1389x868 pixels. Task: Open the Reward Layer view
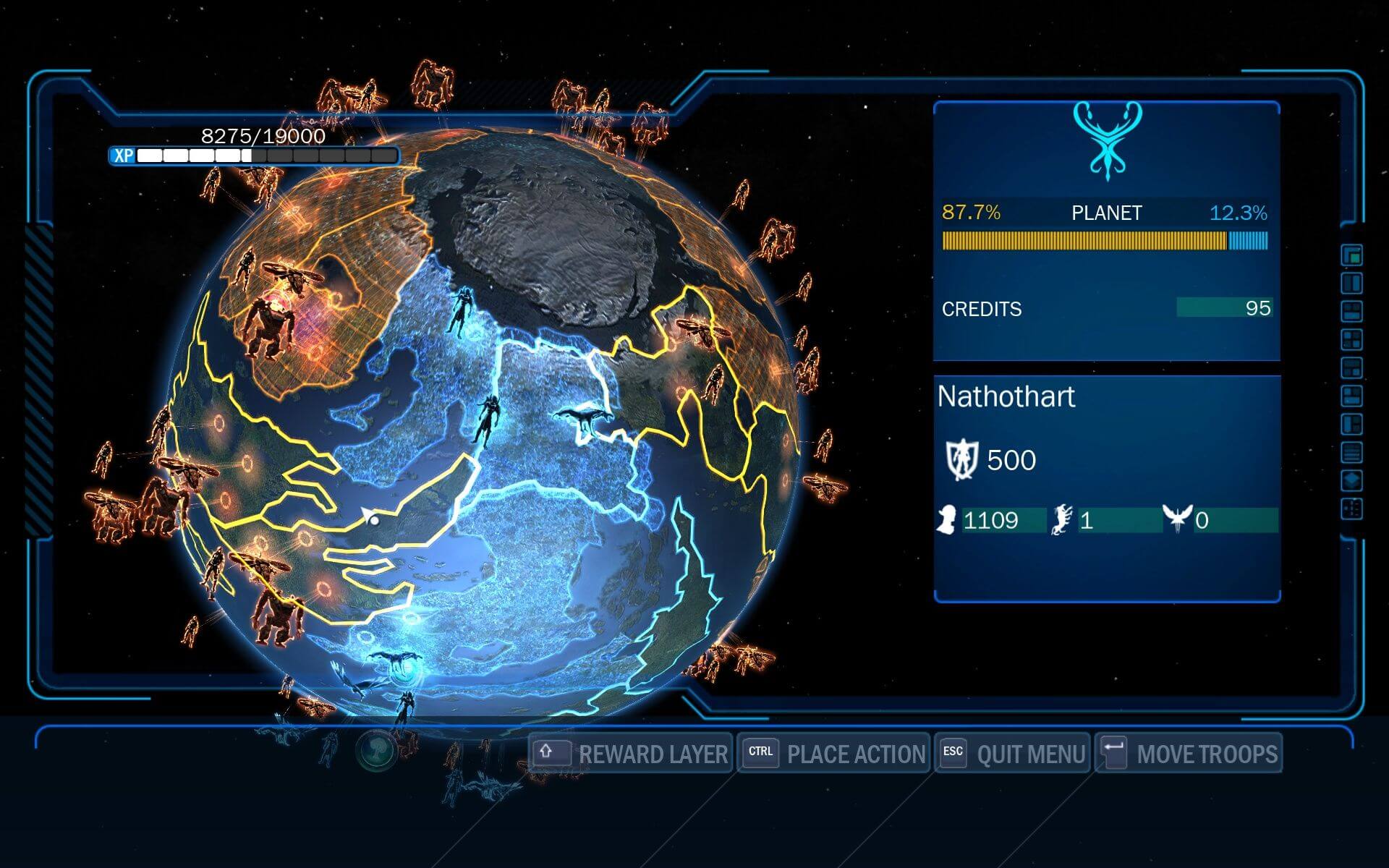[631, 754]
